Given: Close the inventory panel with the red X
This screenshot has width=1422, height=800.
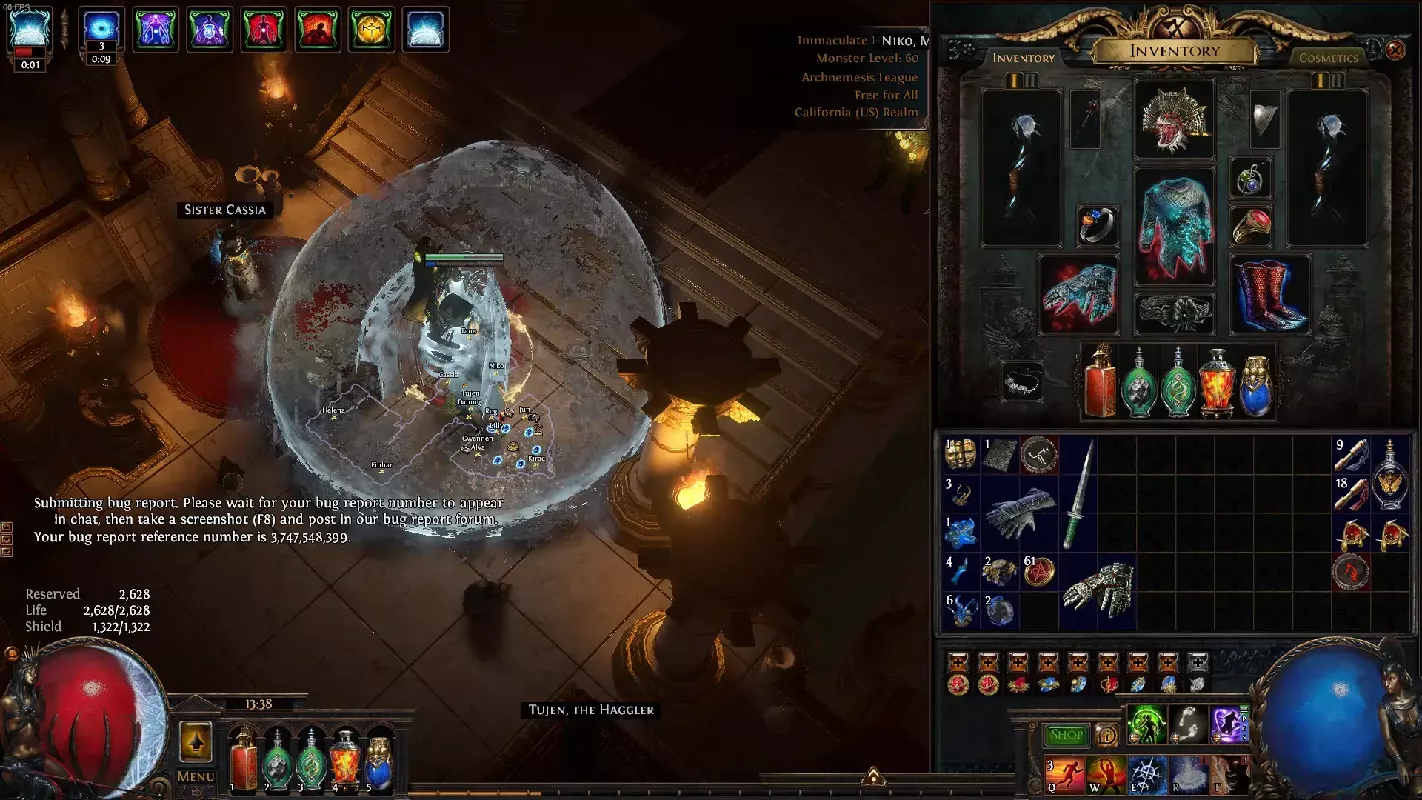Looking at the screenshot, I should [x=1395, y=49].
